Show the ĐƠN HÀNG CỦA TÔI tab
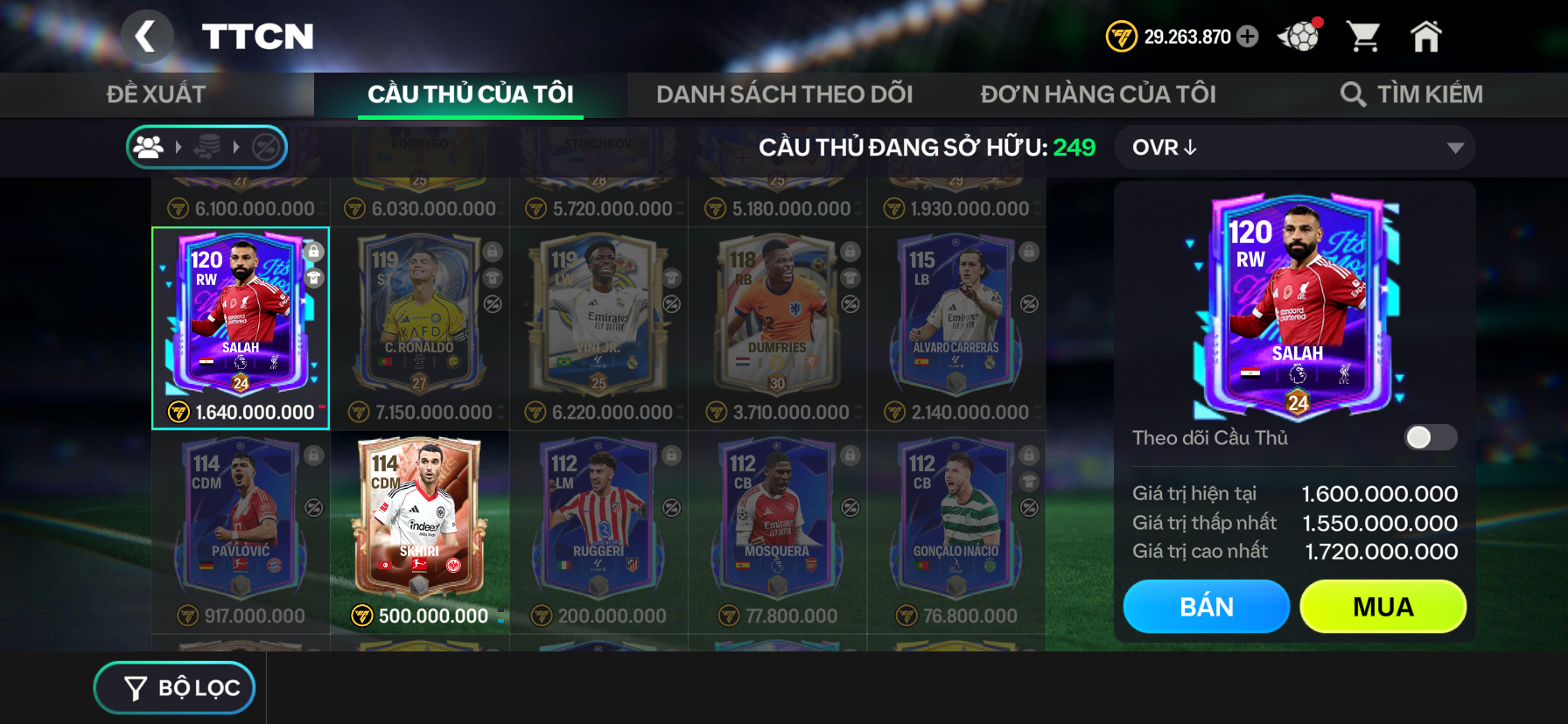 pyautogui.click(x=1098, y=94)
